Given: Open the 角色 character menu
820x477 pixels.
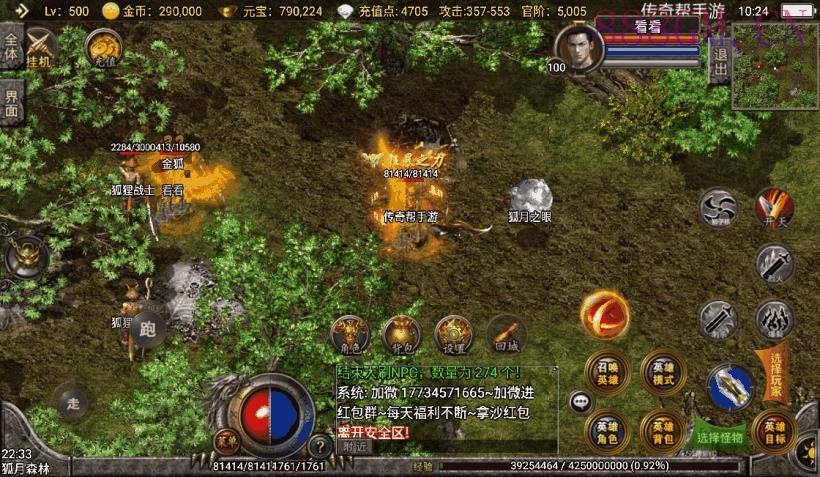Looking at the screenshot, I should 351,332.
